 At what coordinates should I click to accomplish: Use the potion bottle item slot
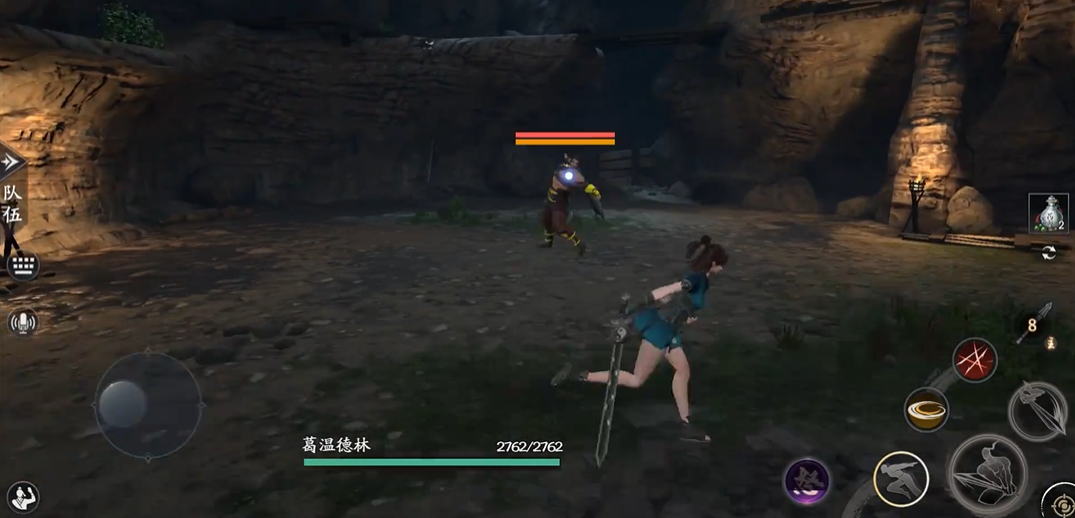coord(1048,214)
